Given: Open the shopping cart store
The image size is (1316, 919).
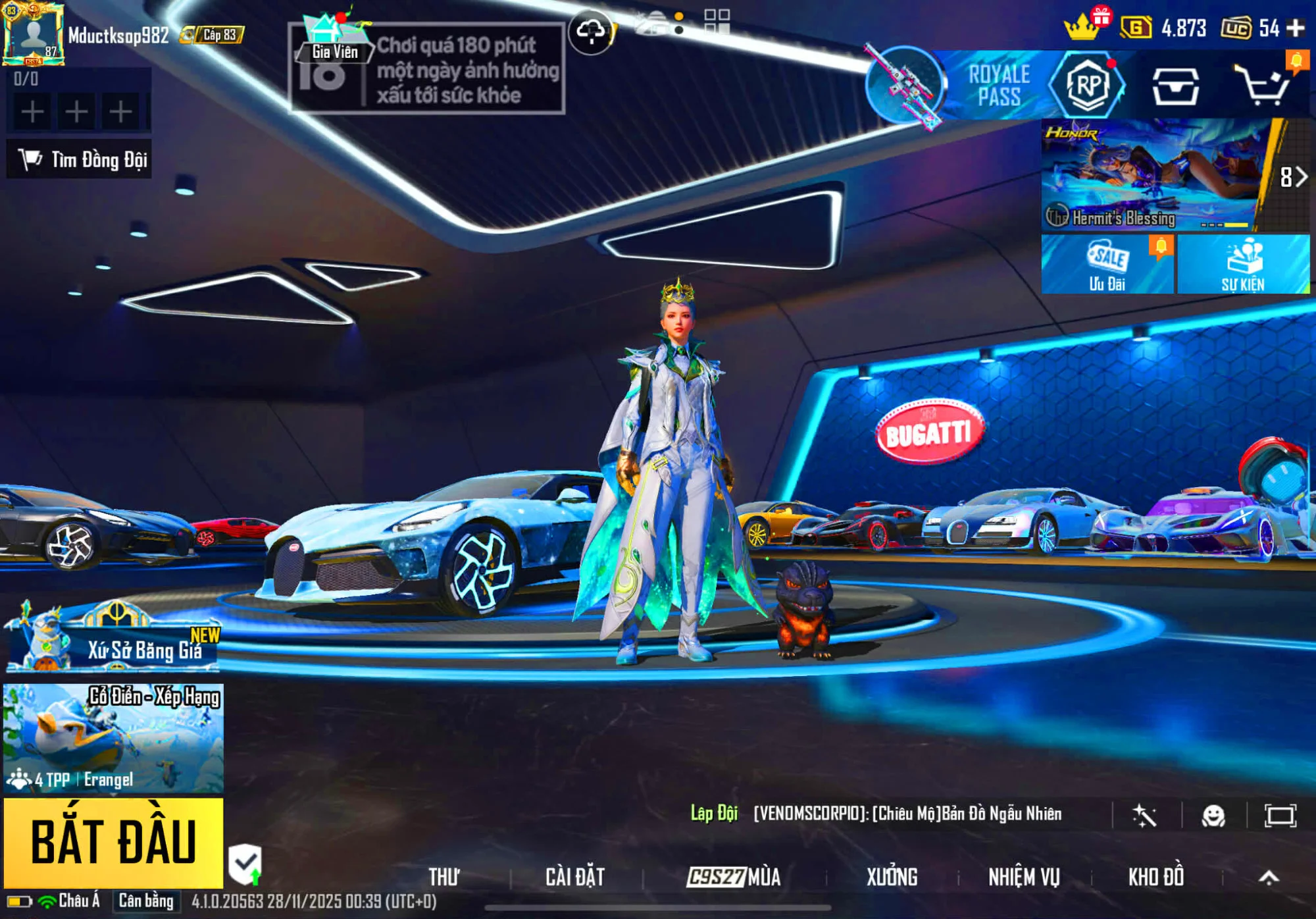Looking at the screenshot, I should (x=1262, y=87).
